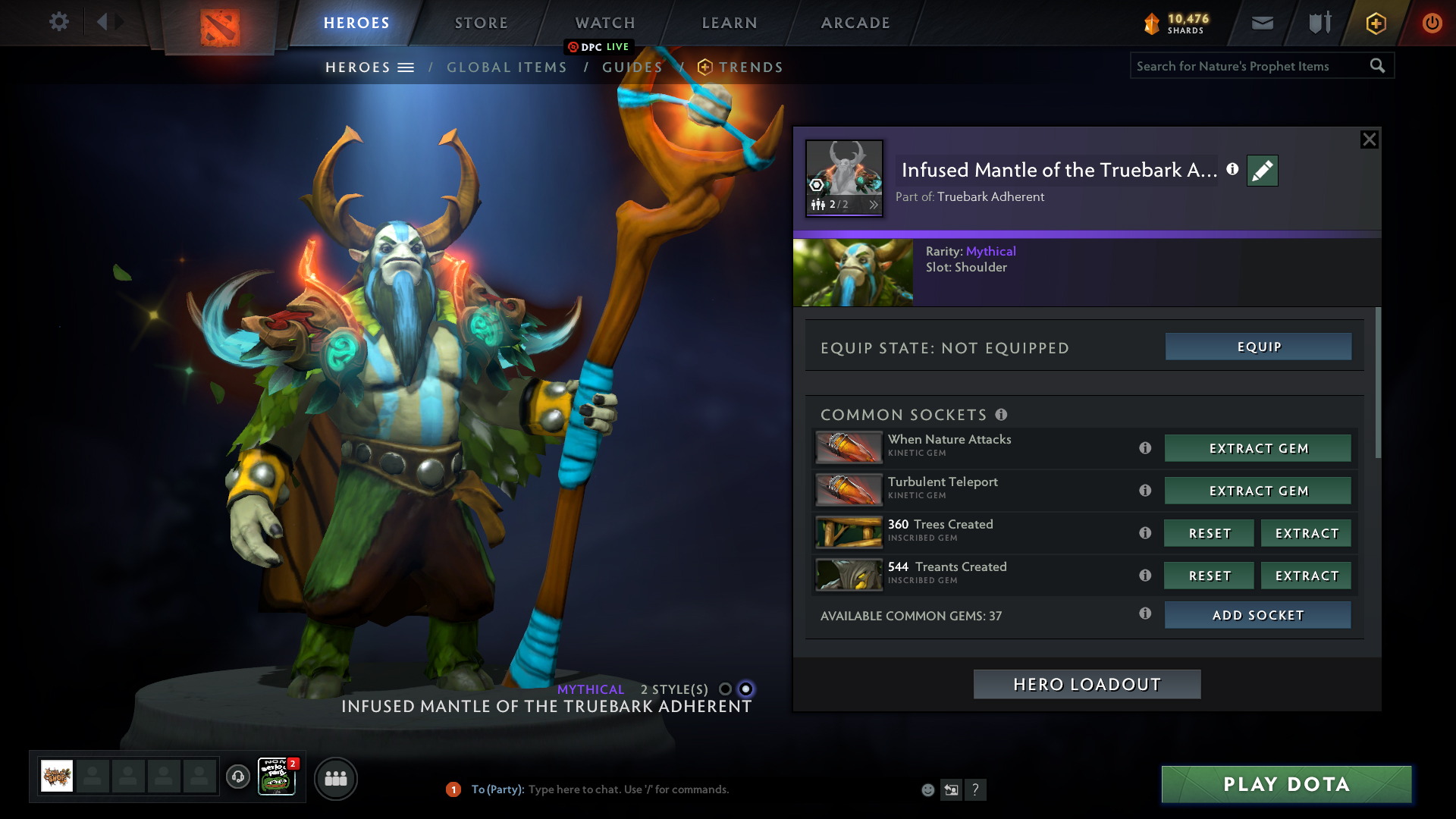Extract the Turbulent Teleport kinetic gem
The image size is (1456, 819).
1257,491
